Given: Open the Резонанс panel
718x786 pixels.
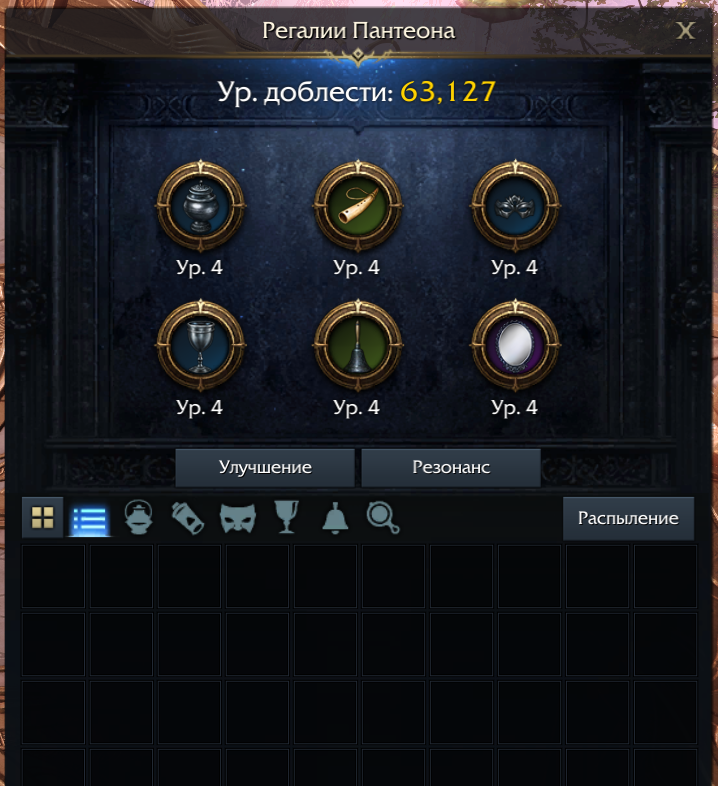Looking at the screenshot, I should pyautogui.click(x=451, y=468).
